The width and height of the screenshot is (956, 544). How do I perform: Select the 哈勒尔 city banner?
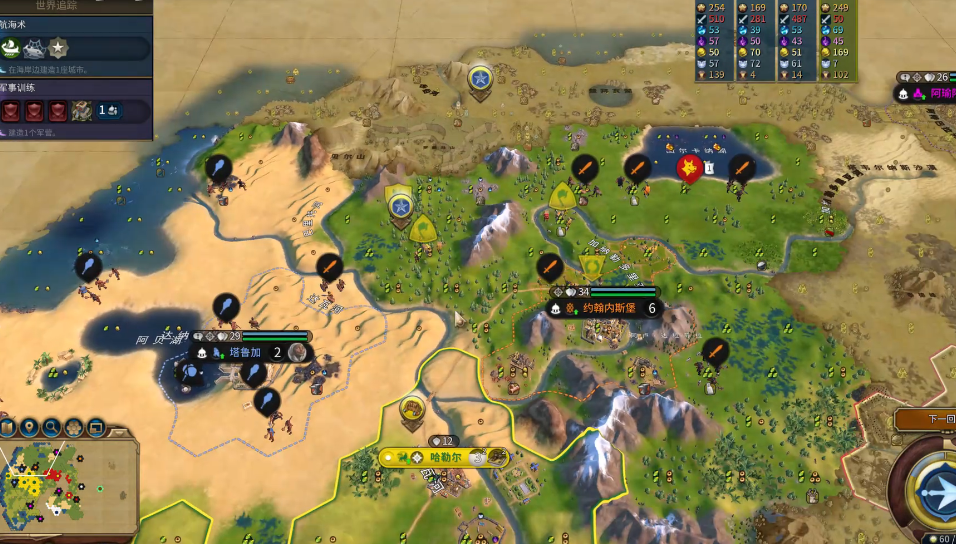tap(443, 457)
